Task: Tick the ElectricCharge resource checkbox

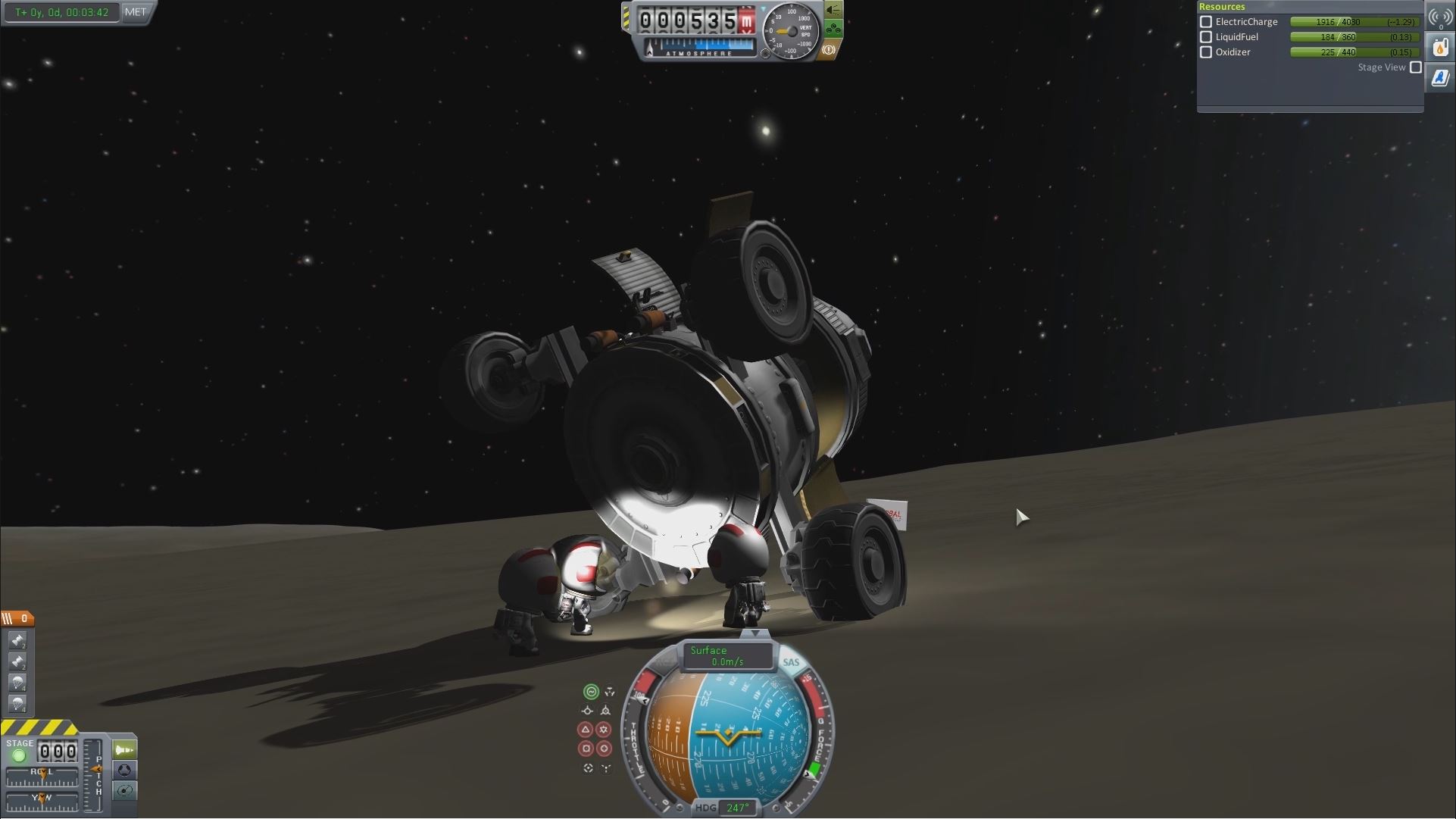Action: 1206,22
